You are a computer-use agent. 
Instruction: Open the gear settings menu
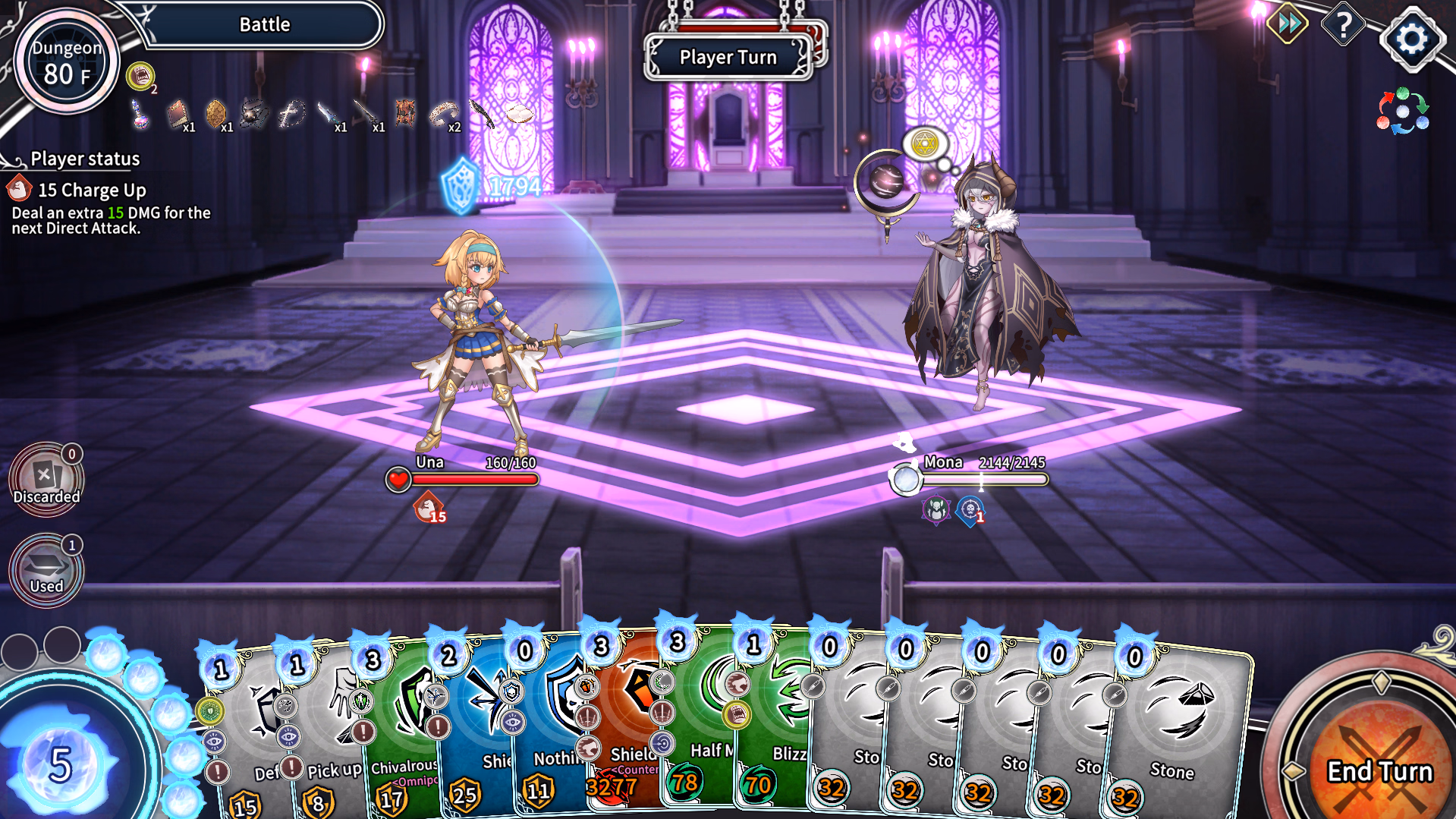tap(1411, 38)
